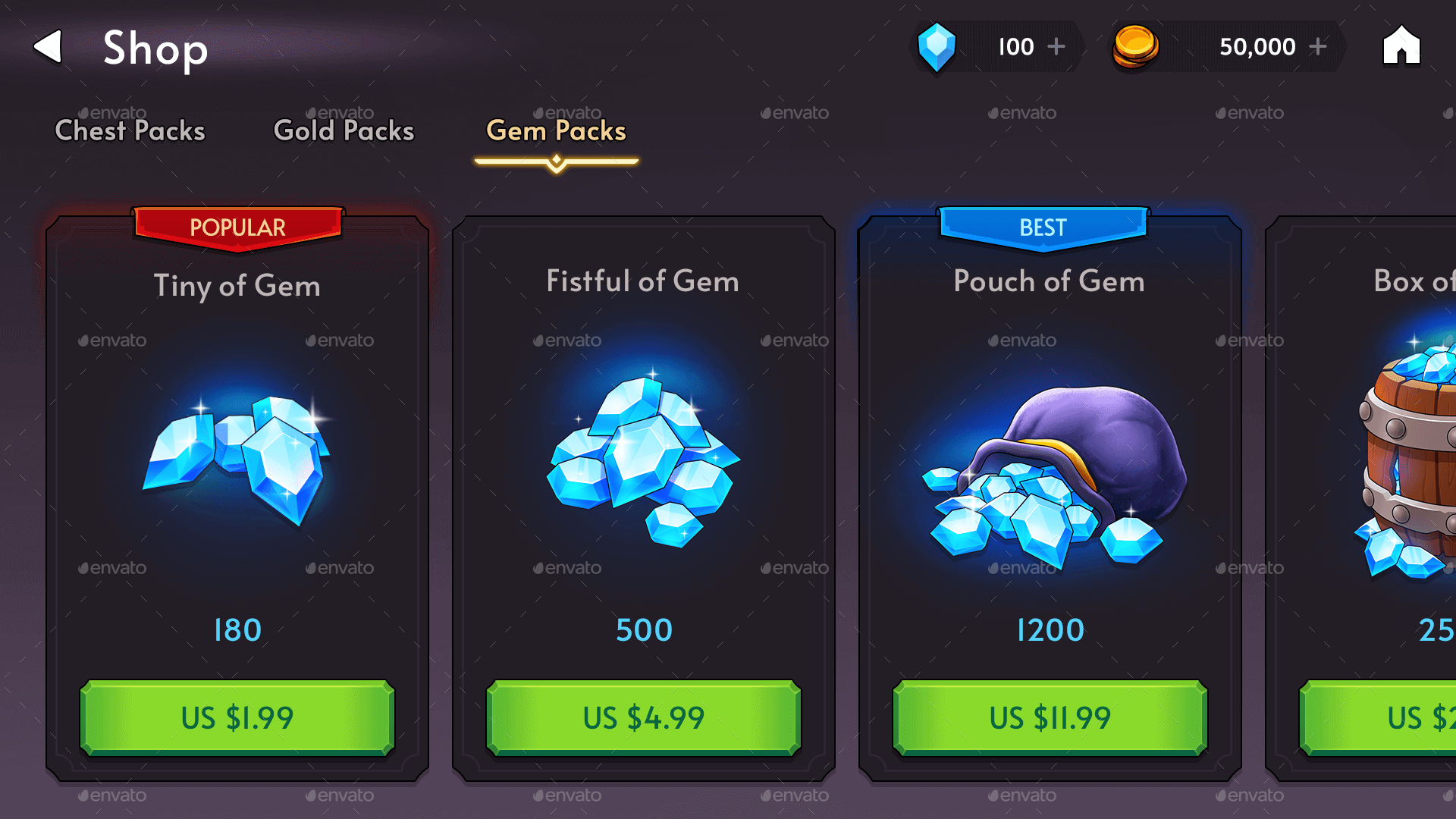Switch to the Gold Packs tab
The width and height of the screenshot is (1456, 819).
[x=343, y=130]
